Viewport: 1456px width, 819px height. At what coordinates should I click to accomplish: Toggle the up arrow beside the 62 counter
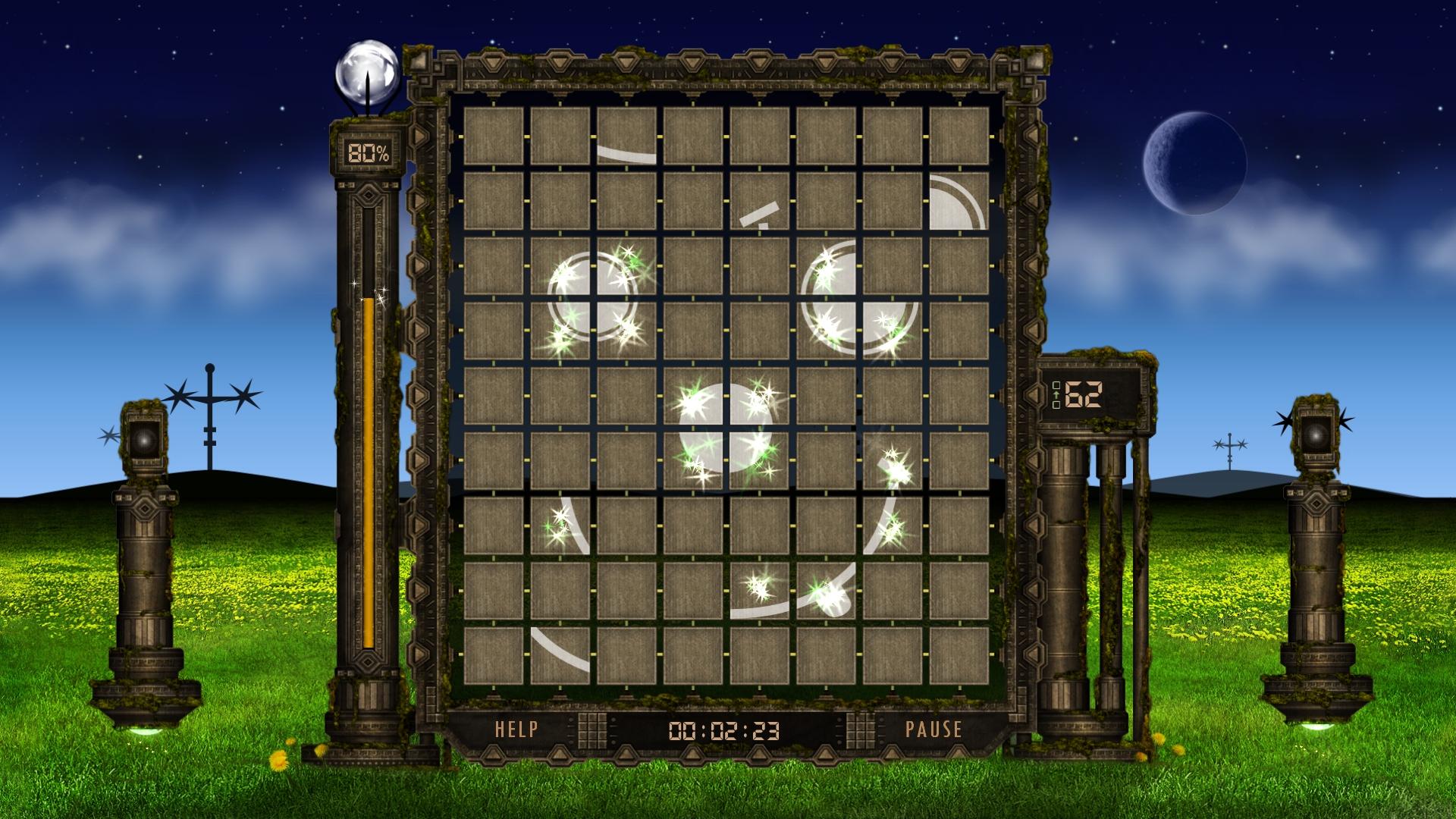[x=1056, y=395]
